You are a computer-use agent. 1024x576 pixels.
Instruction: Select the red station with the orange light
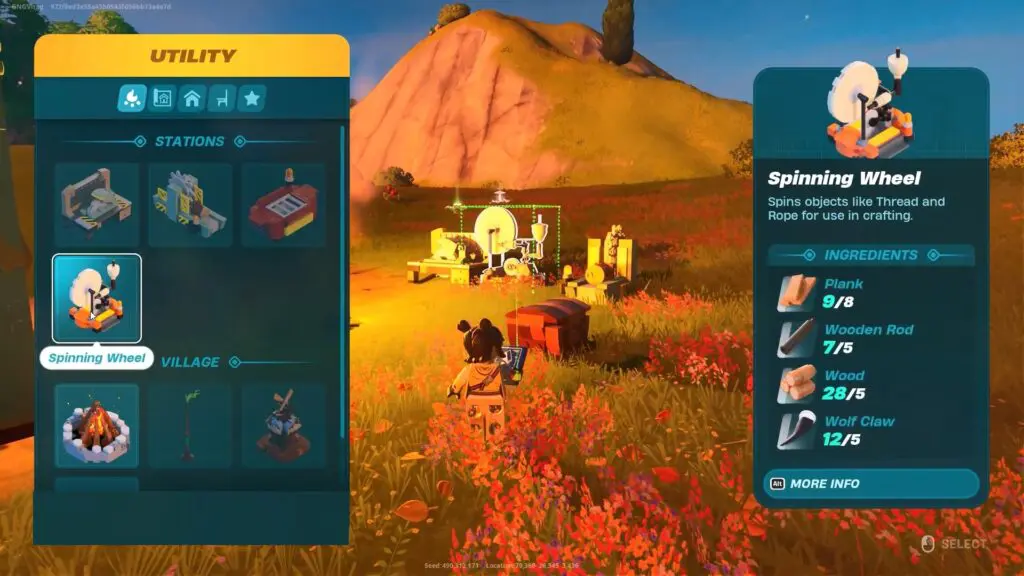click(x=283, y=205)
